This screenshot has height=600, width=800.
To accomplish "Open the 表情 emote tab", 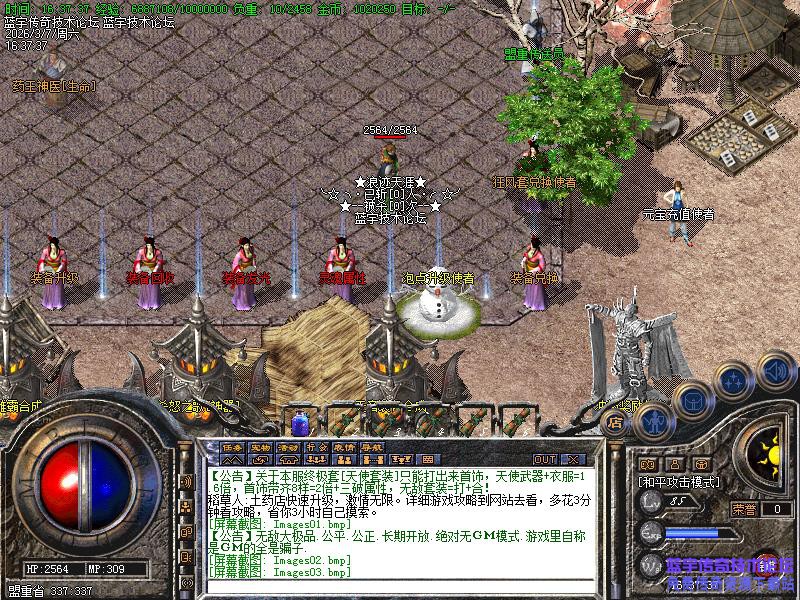I will pos(344,446).
